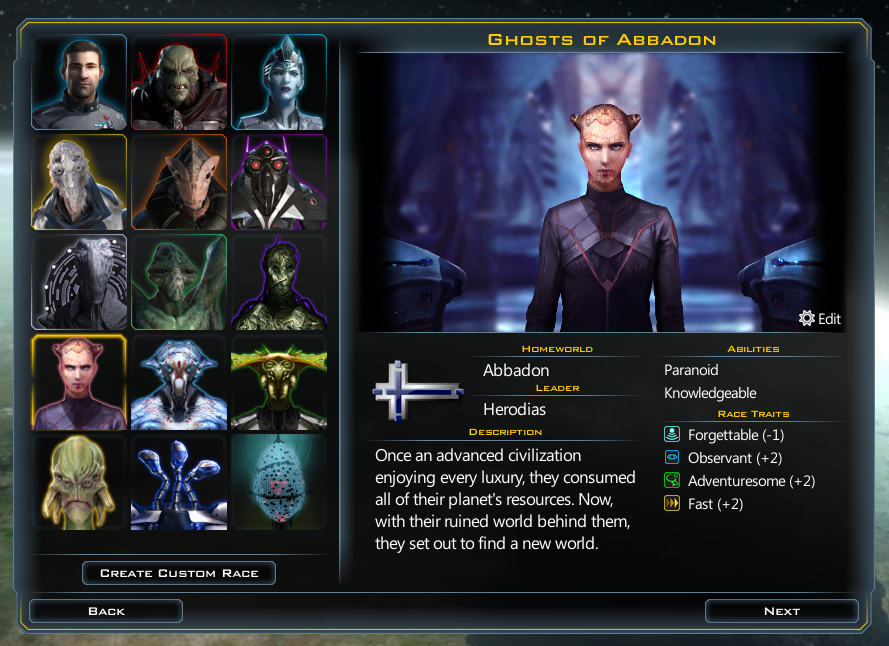Select the teal dotted egg-shaped race portrait

click(279, 482)
